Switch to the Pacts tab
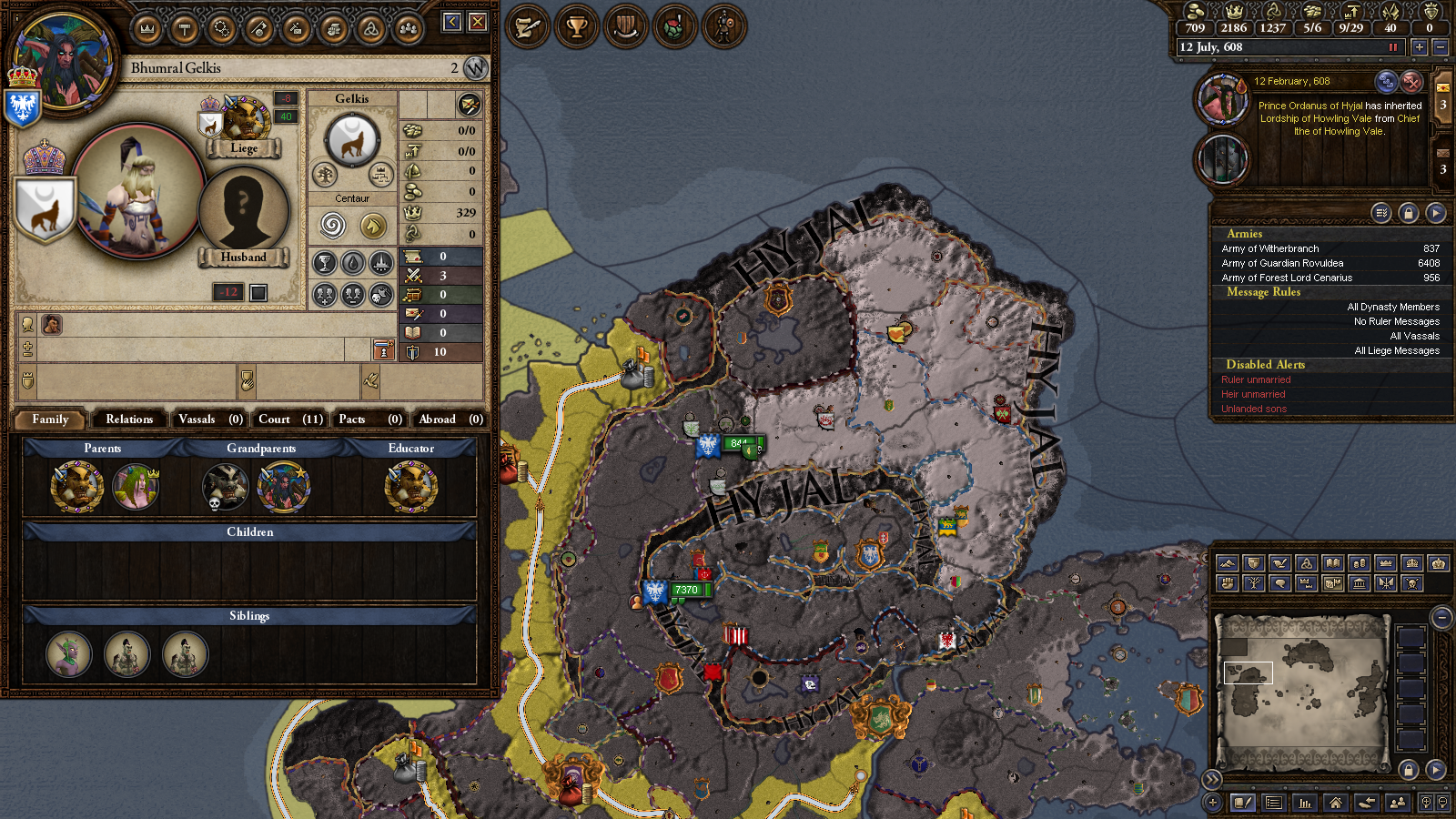 coord(369,419)
